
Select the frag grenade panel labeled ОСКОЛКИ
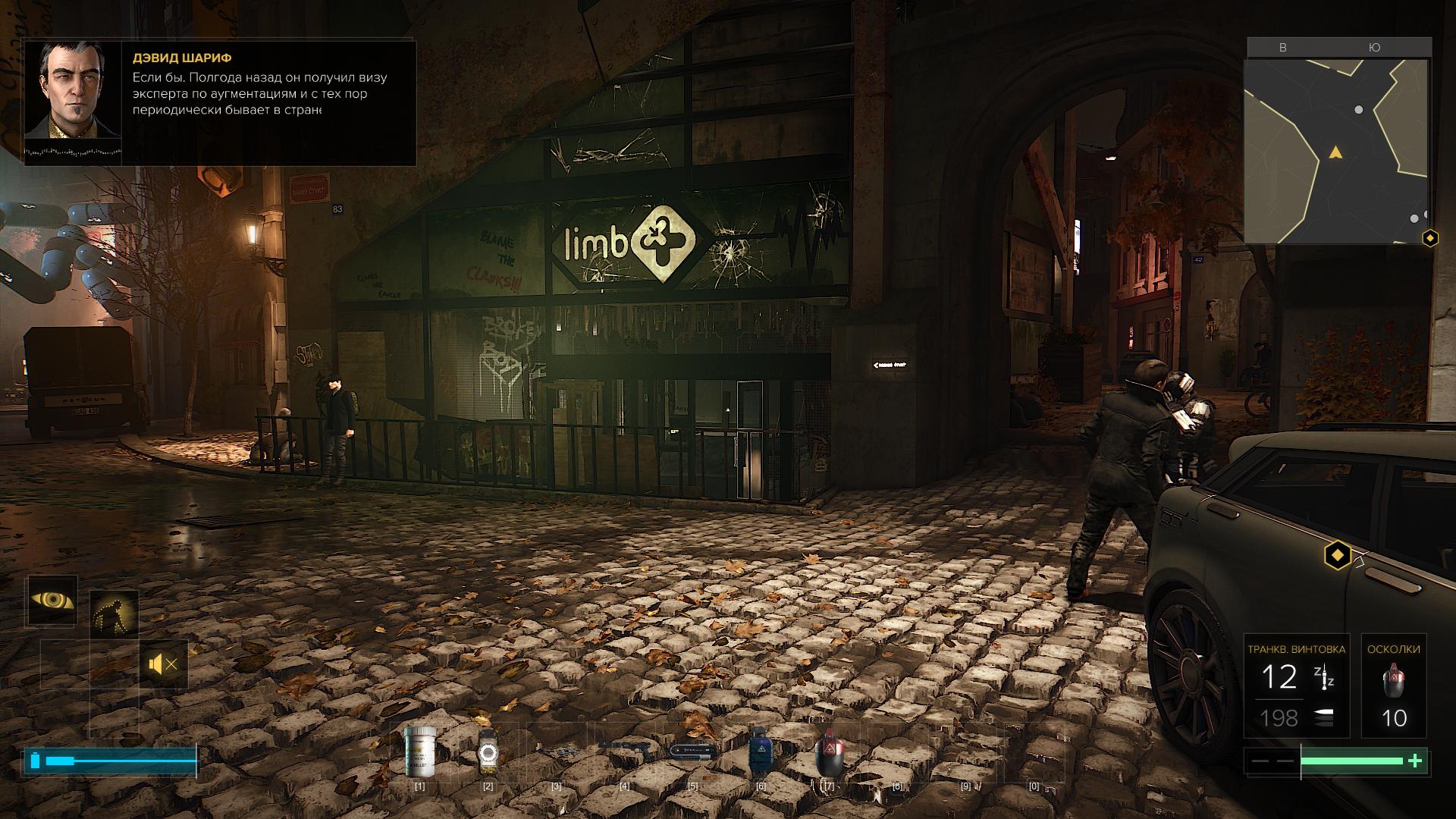(x=1394, y=686)
